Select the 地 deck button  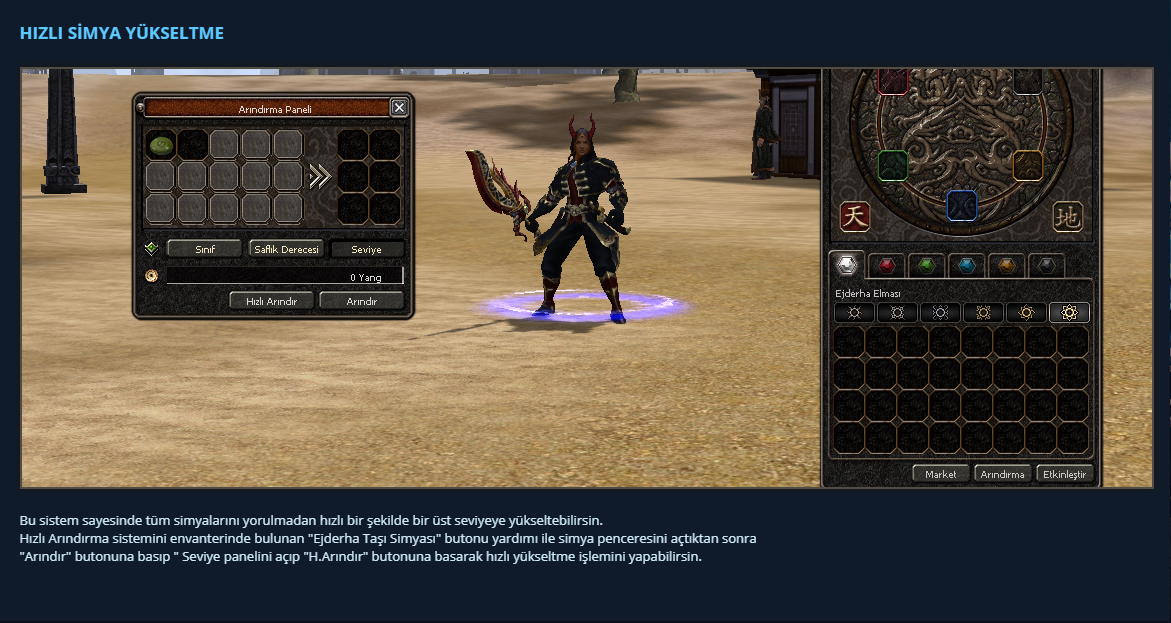[x=1068, y=216]
